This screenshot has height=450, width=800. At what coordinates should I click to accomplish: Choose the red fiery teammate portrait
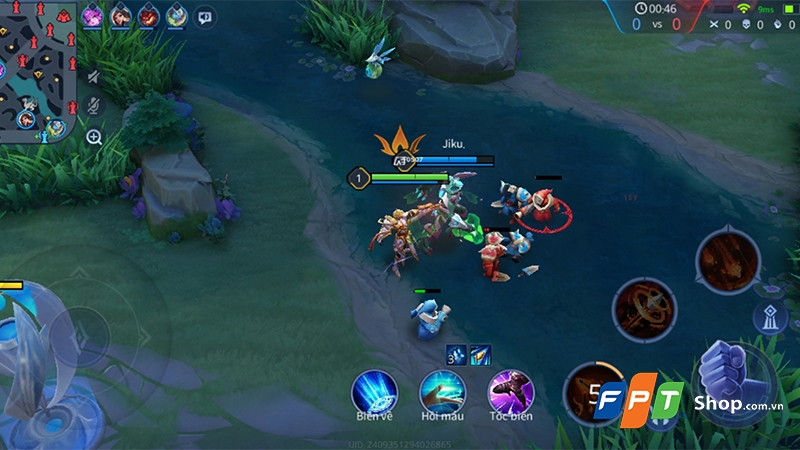149,15
